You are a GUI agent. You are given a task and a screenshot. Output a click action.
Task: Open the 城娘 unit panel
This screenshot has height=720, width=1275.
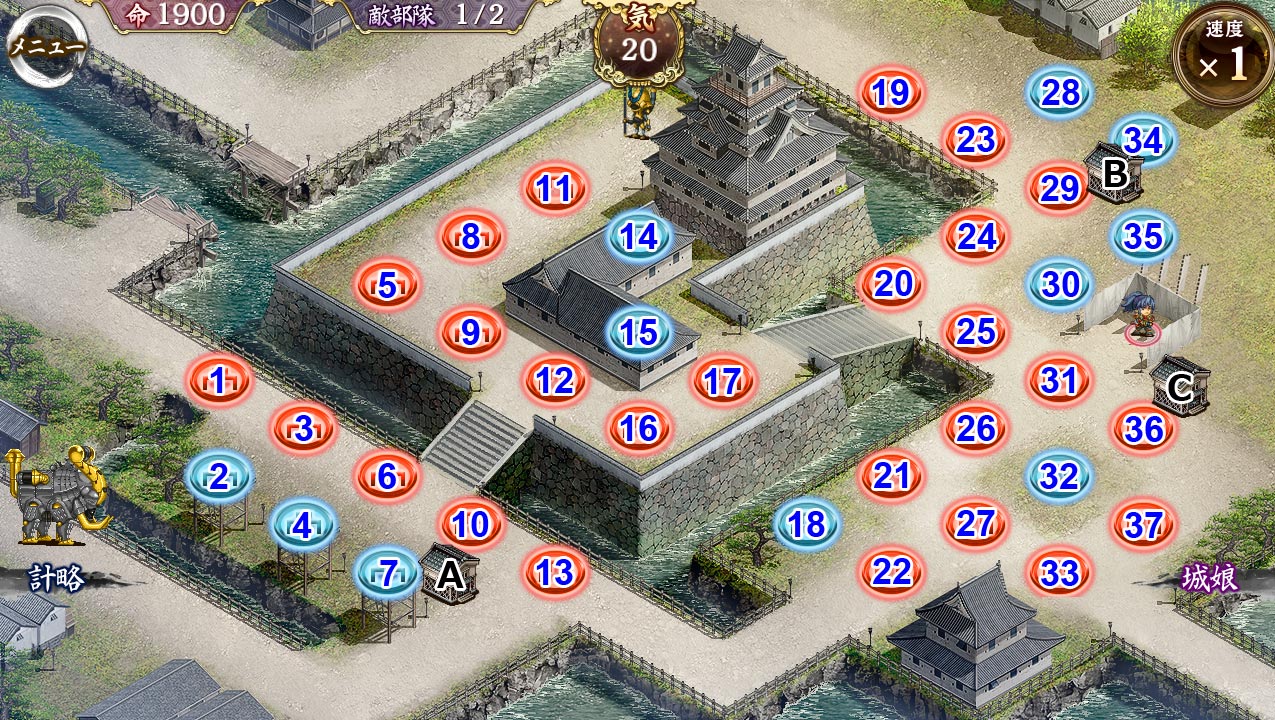tap(1210, 578)
